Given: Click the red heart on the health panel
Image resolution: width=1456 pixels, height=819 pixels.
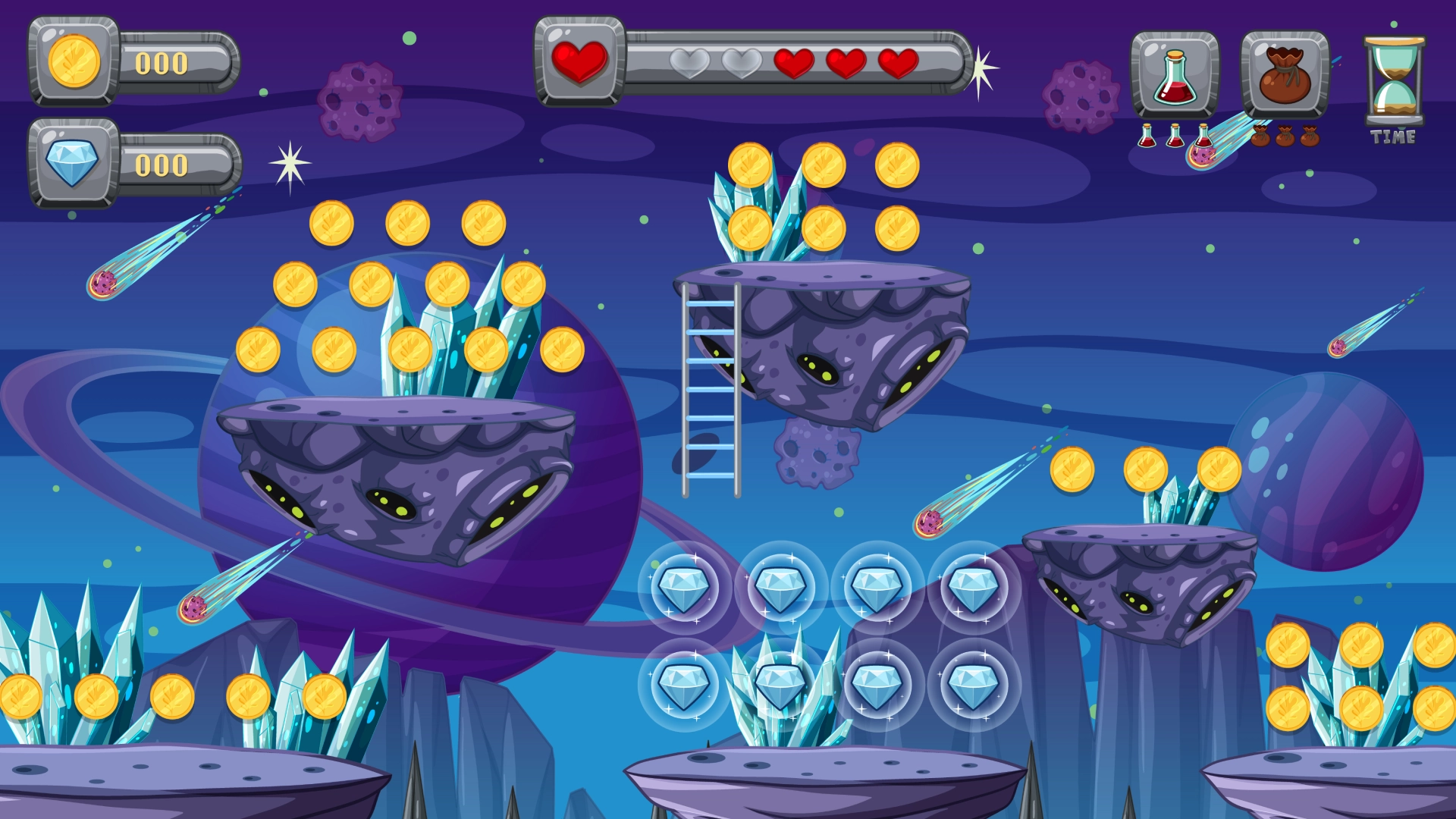Looking at the screenshot, I should (x=579, y=61).
